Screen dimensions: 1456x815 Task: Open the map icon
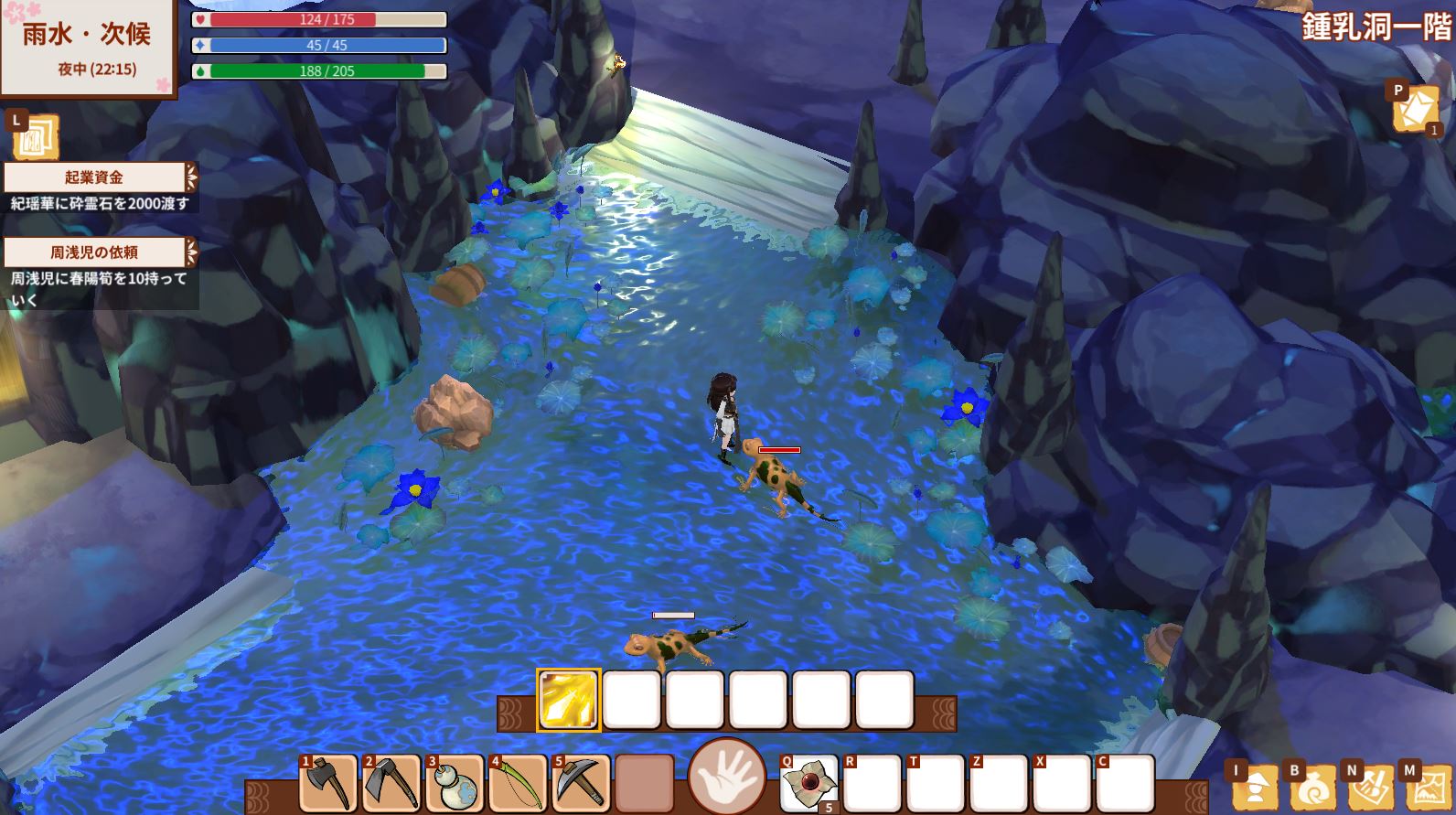coord(1427,788)
